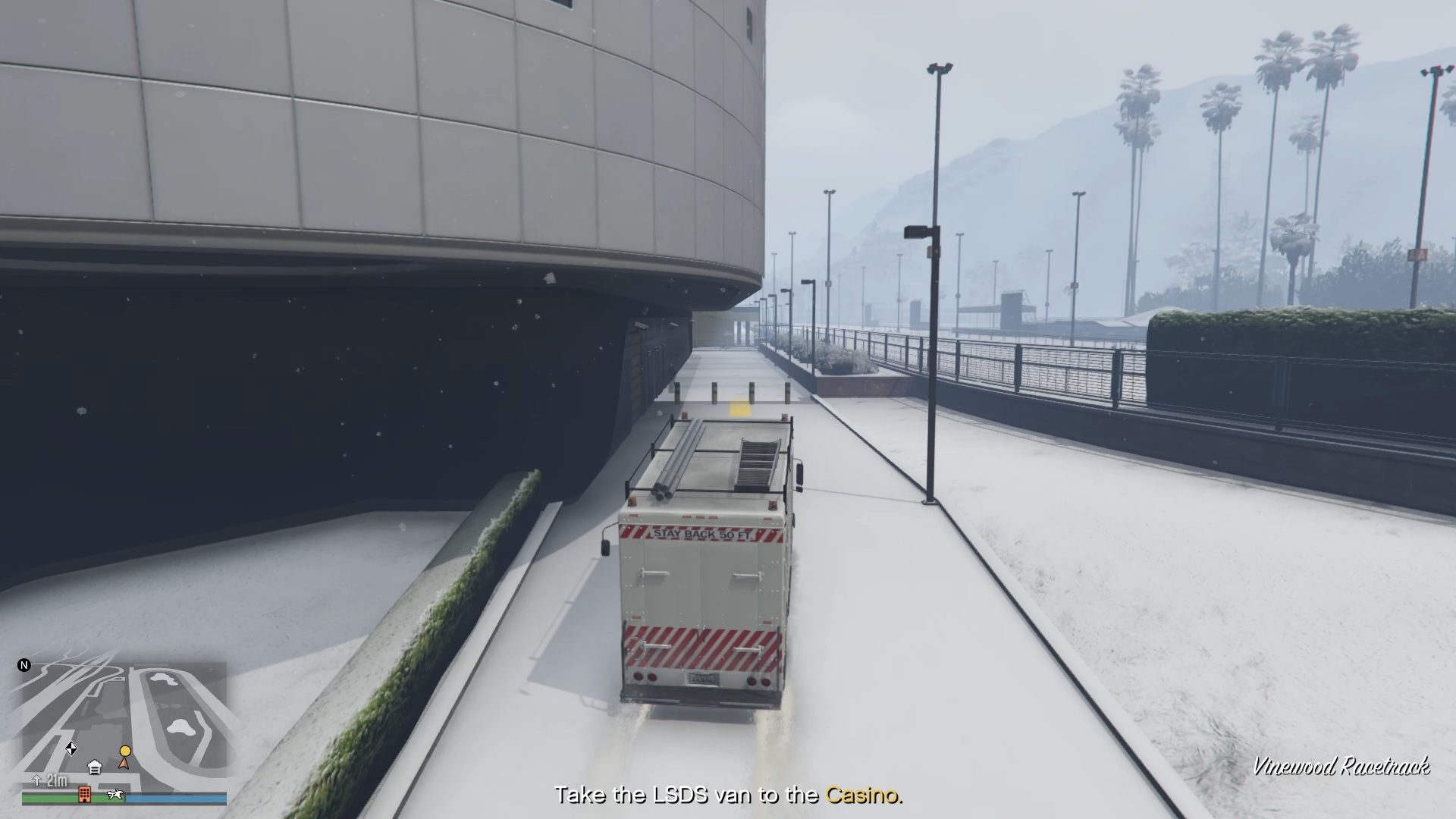The image size is (1456, 819).
Task: Click the horse racing blip on minimap
Action: 115,795
